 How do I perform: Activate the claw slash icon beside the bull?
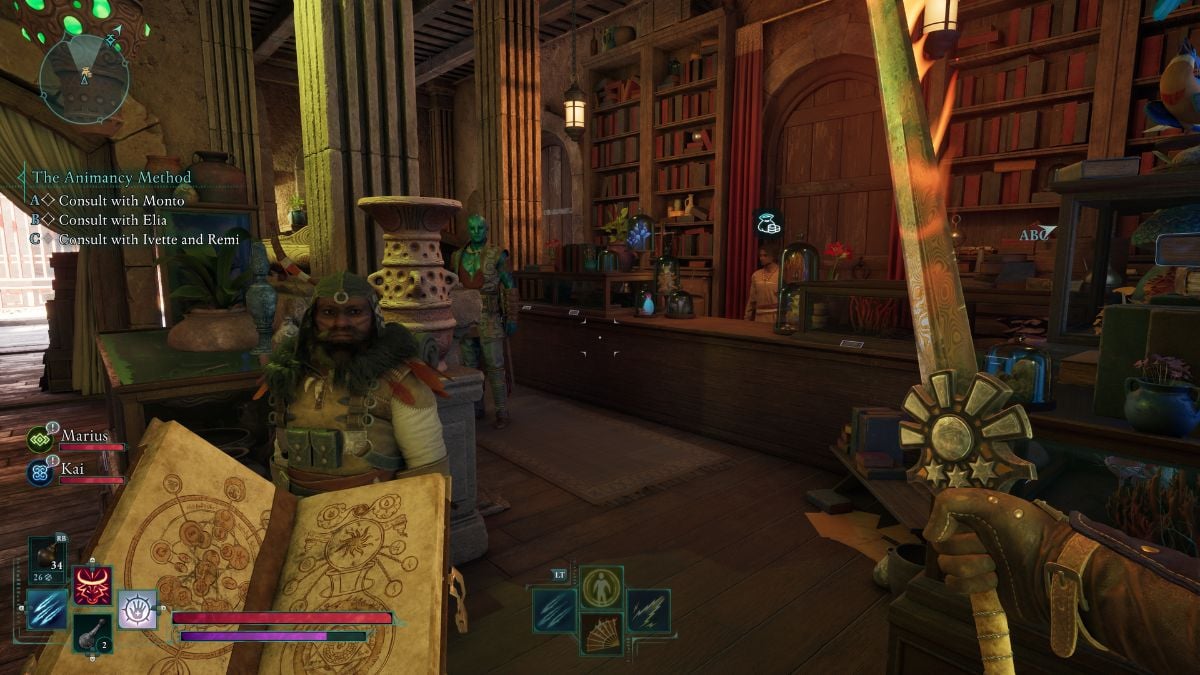[46, 609]
